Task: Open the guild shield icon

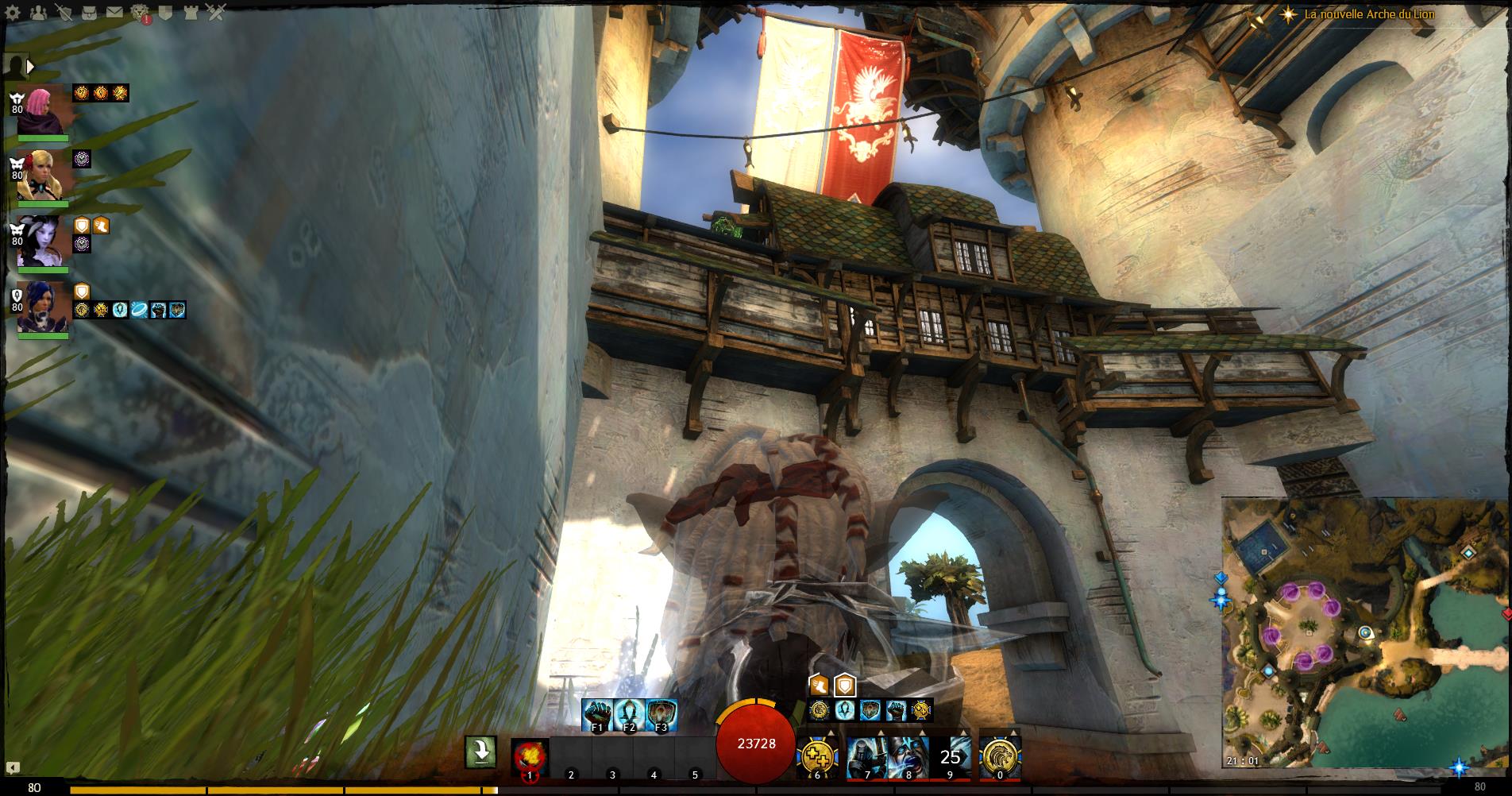Action: (x=165, y=12)
